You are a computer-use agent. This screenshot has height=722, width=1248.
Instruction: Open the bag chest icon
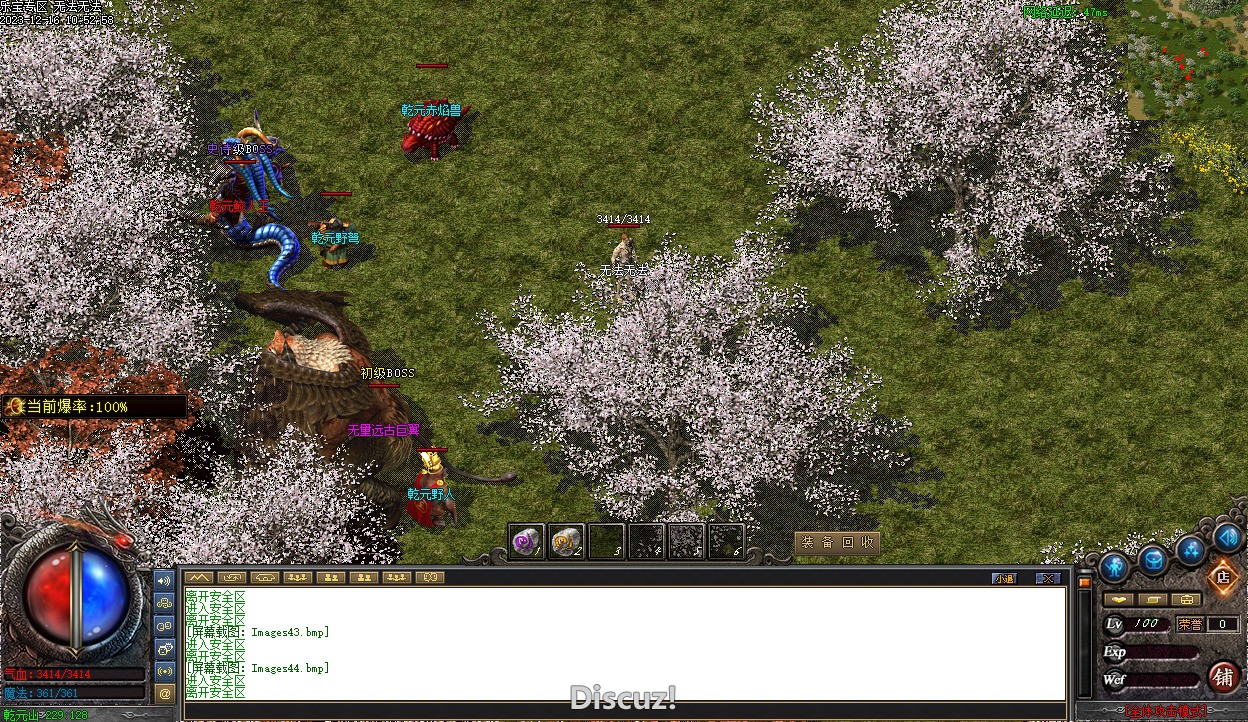(1153, 560)
